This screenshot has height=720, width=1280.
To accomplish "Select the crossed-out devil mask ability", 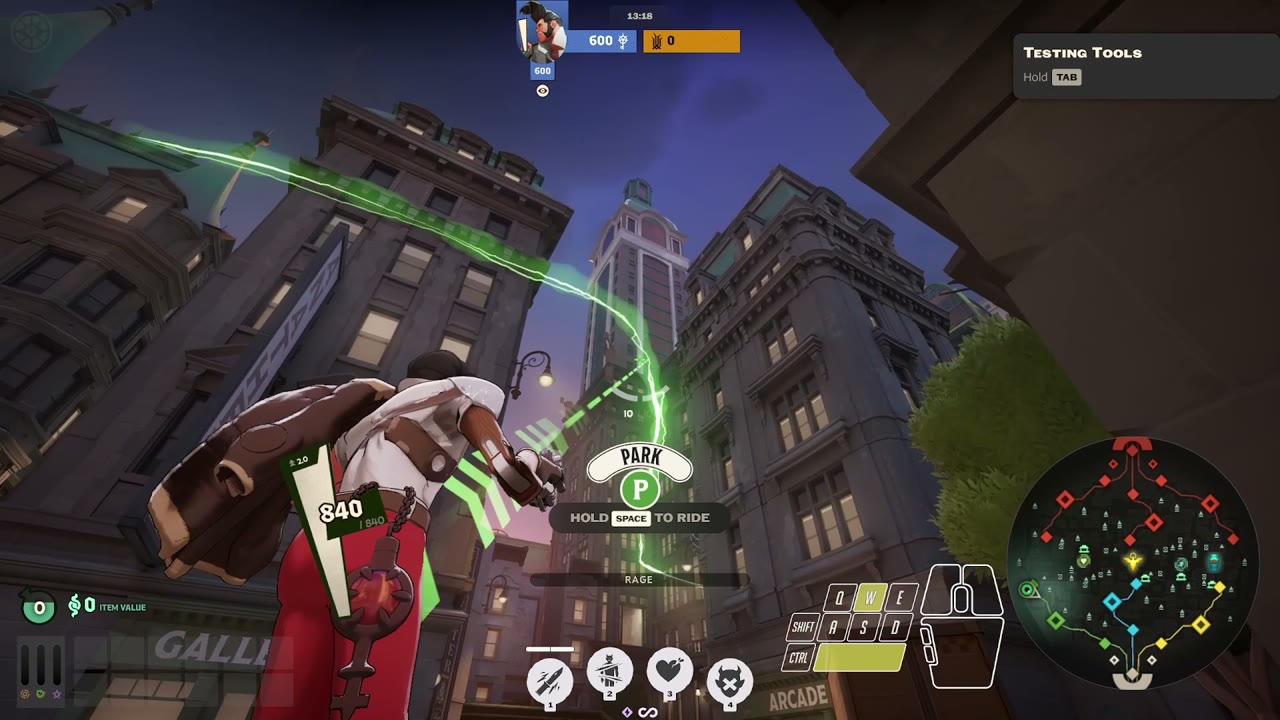I will click(x=730, y=681).
